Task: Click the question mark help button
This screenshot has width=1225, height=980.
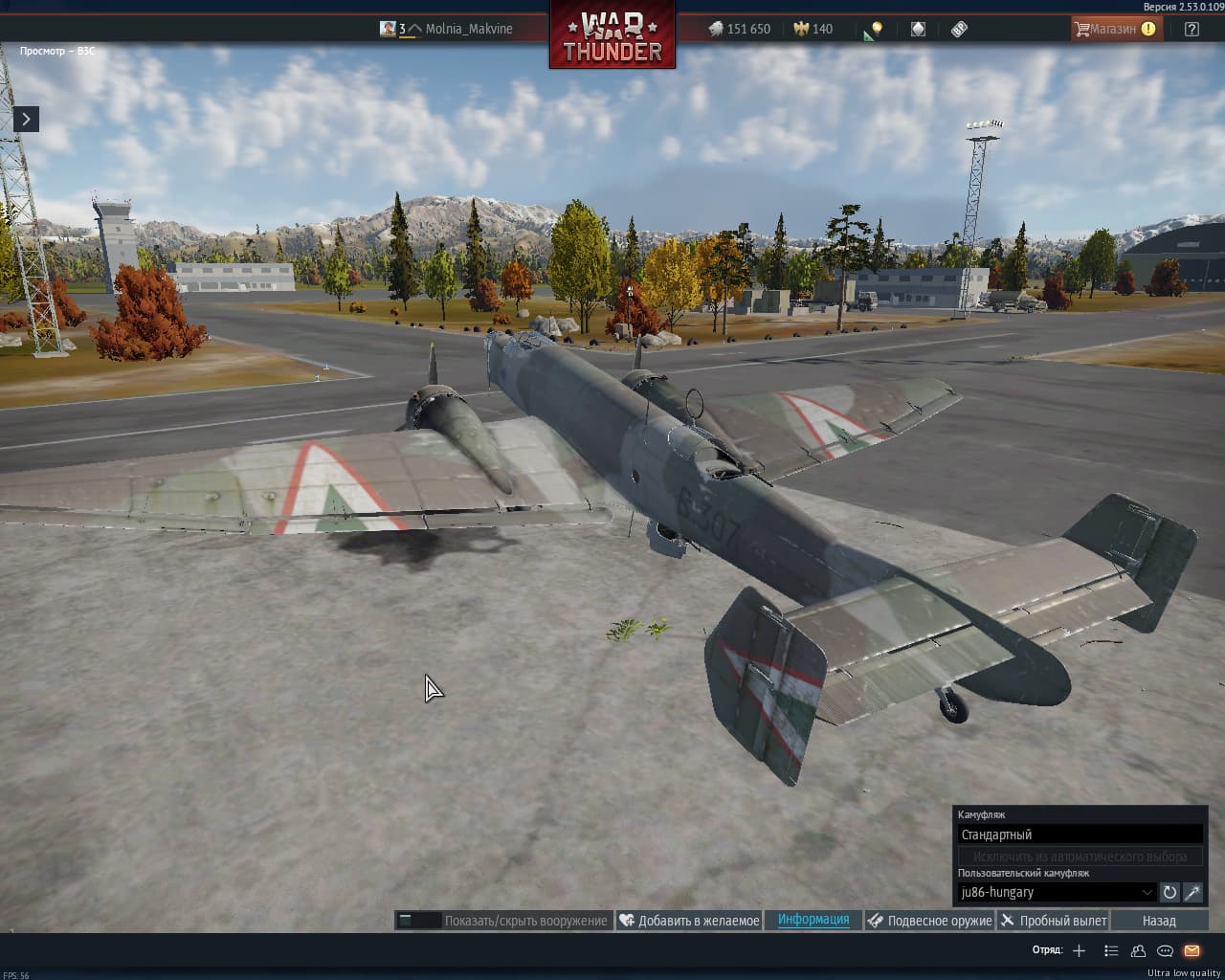Action: 1192,29
